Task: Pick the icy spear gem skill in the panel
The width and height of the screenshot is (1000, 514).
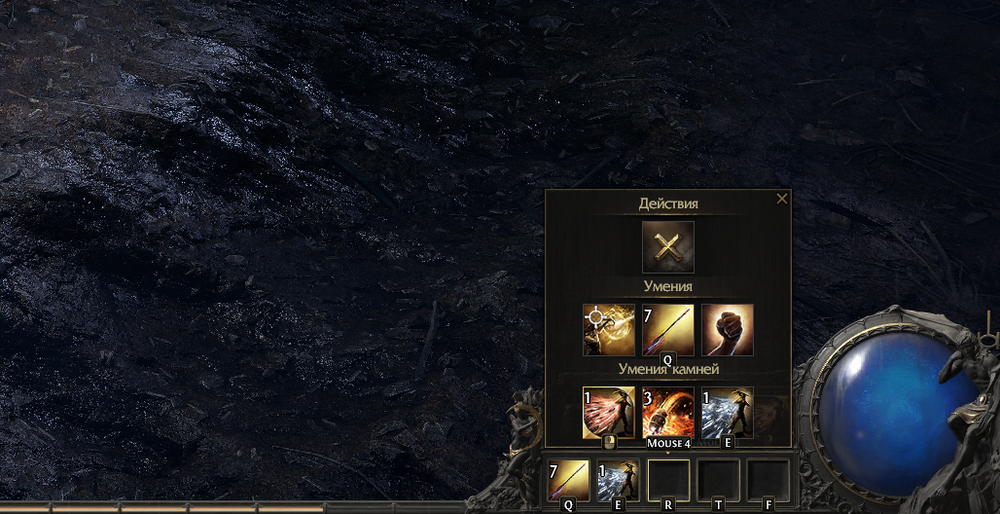Action: 727,412
